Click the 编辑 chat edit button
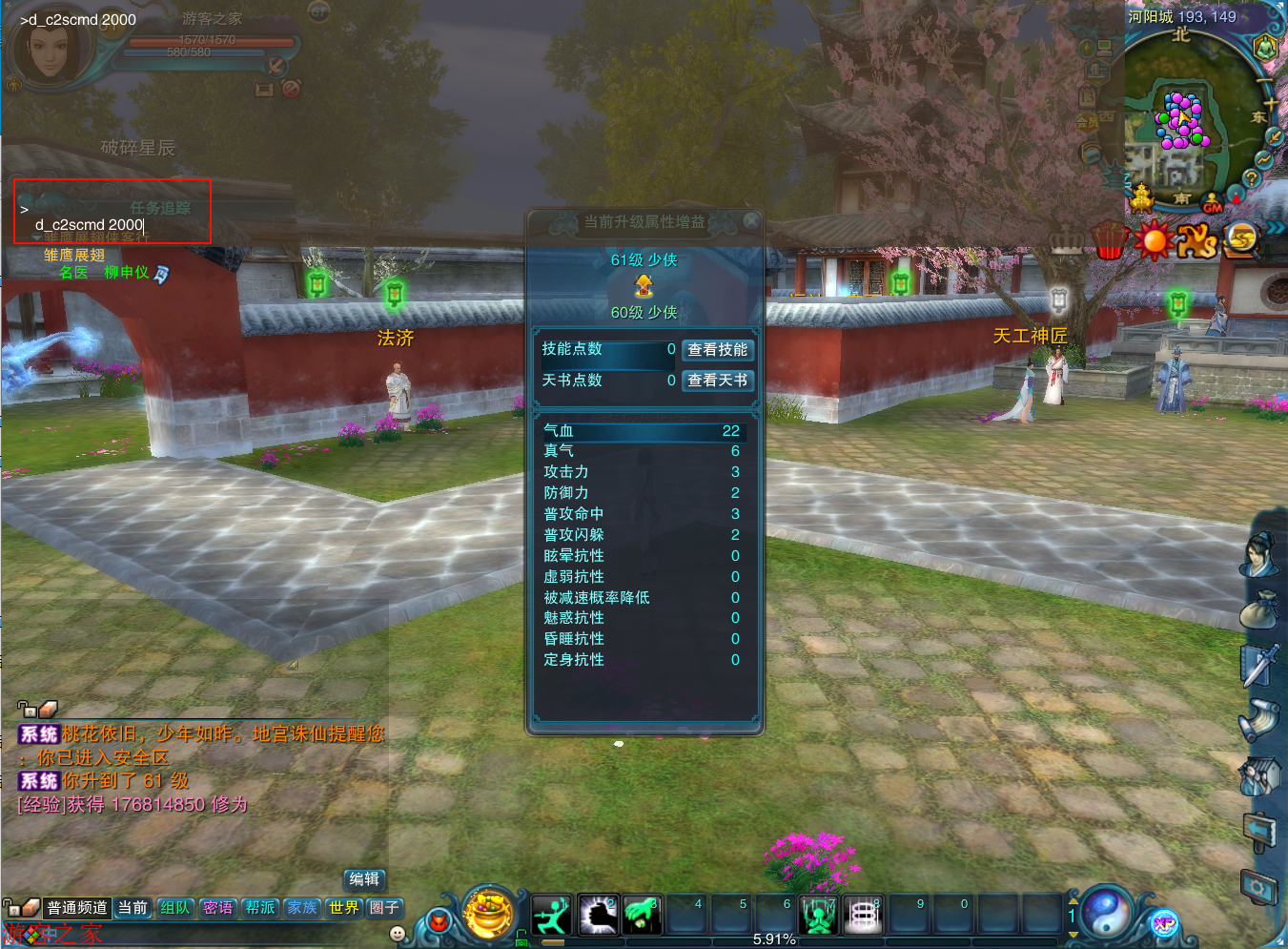1288x949 pixels. (x=364, y=879)
